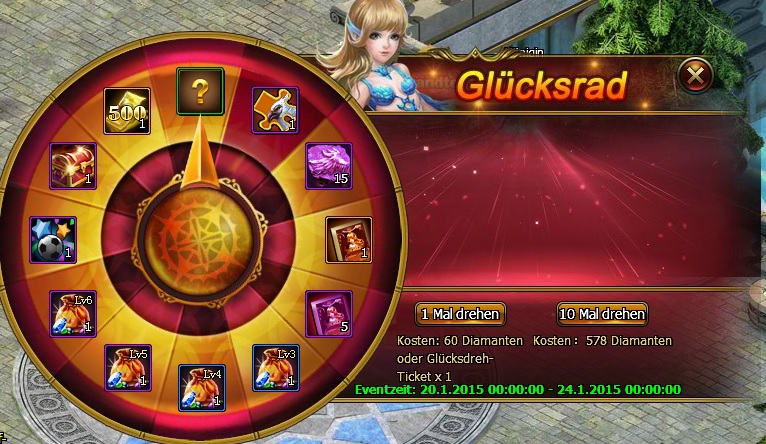Select the treasure chest prize slot
This screenshot has width=766, height=444.
coord(73,166)
